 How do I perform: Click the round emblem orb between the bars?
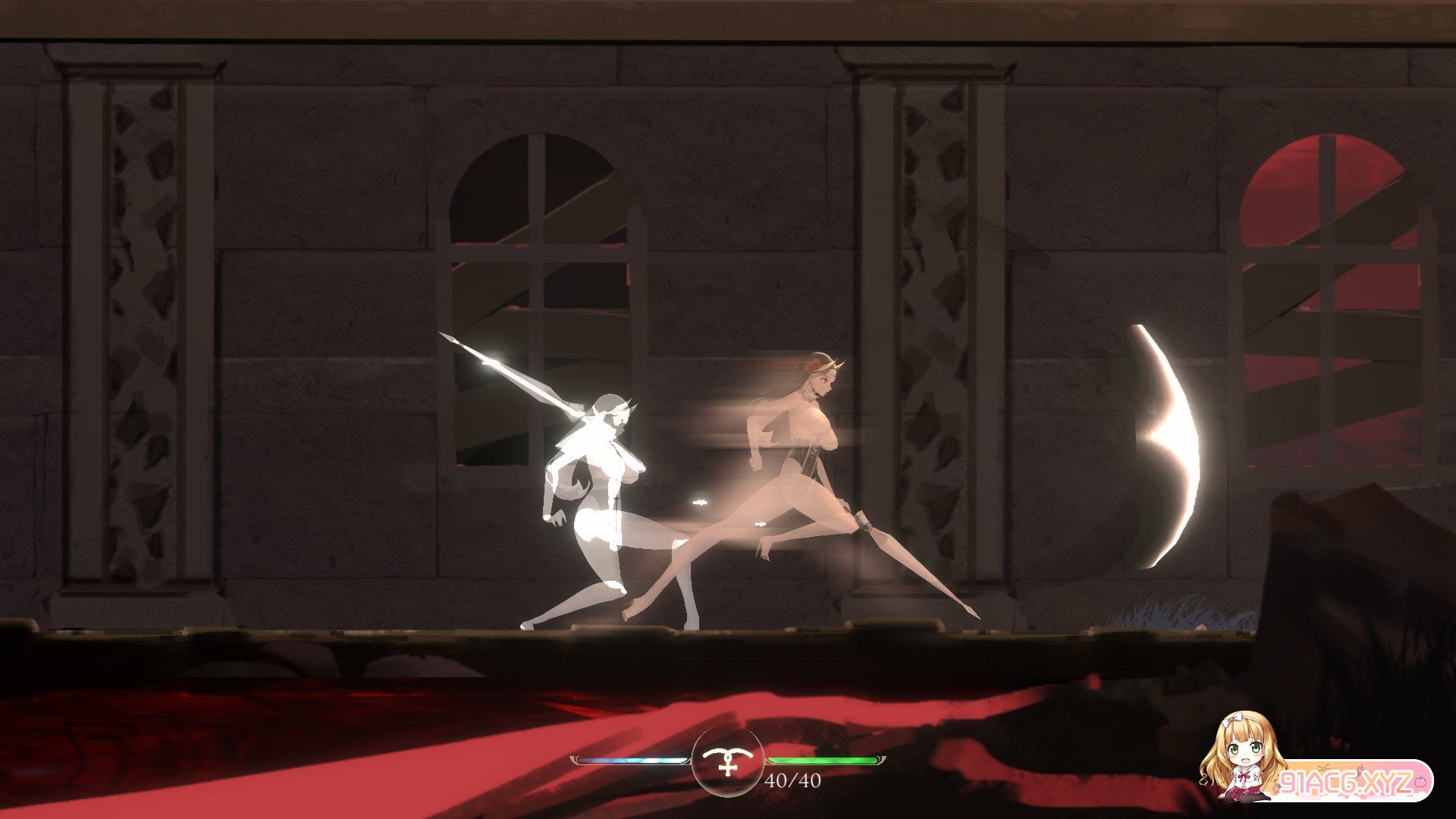tap(728, 761)
